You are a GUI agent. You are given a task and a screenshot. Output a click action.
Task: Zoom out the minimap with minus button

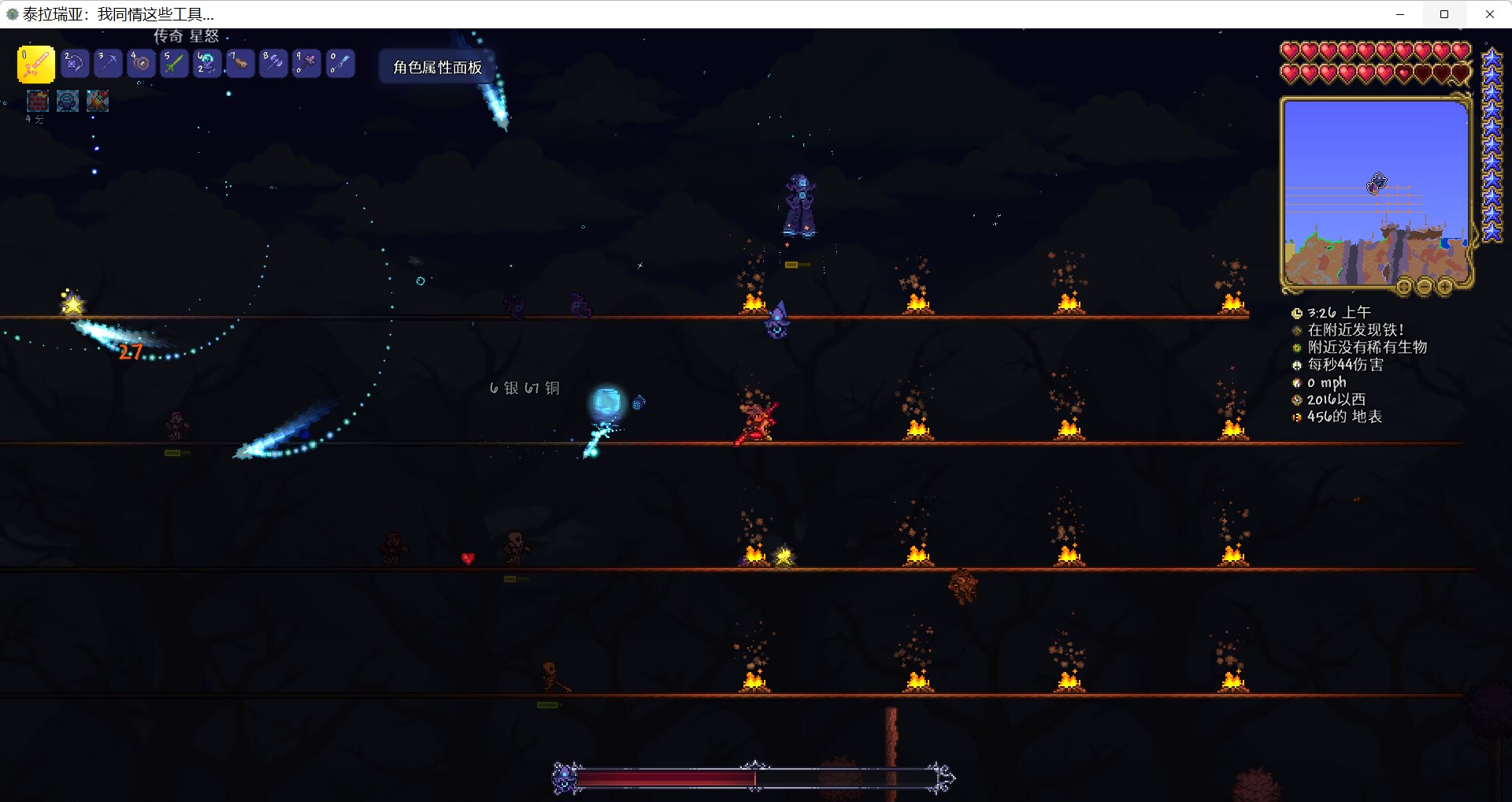[x=1424, y=288]
